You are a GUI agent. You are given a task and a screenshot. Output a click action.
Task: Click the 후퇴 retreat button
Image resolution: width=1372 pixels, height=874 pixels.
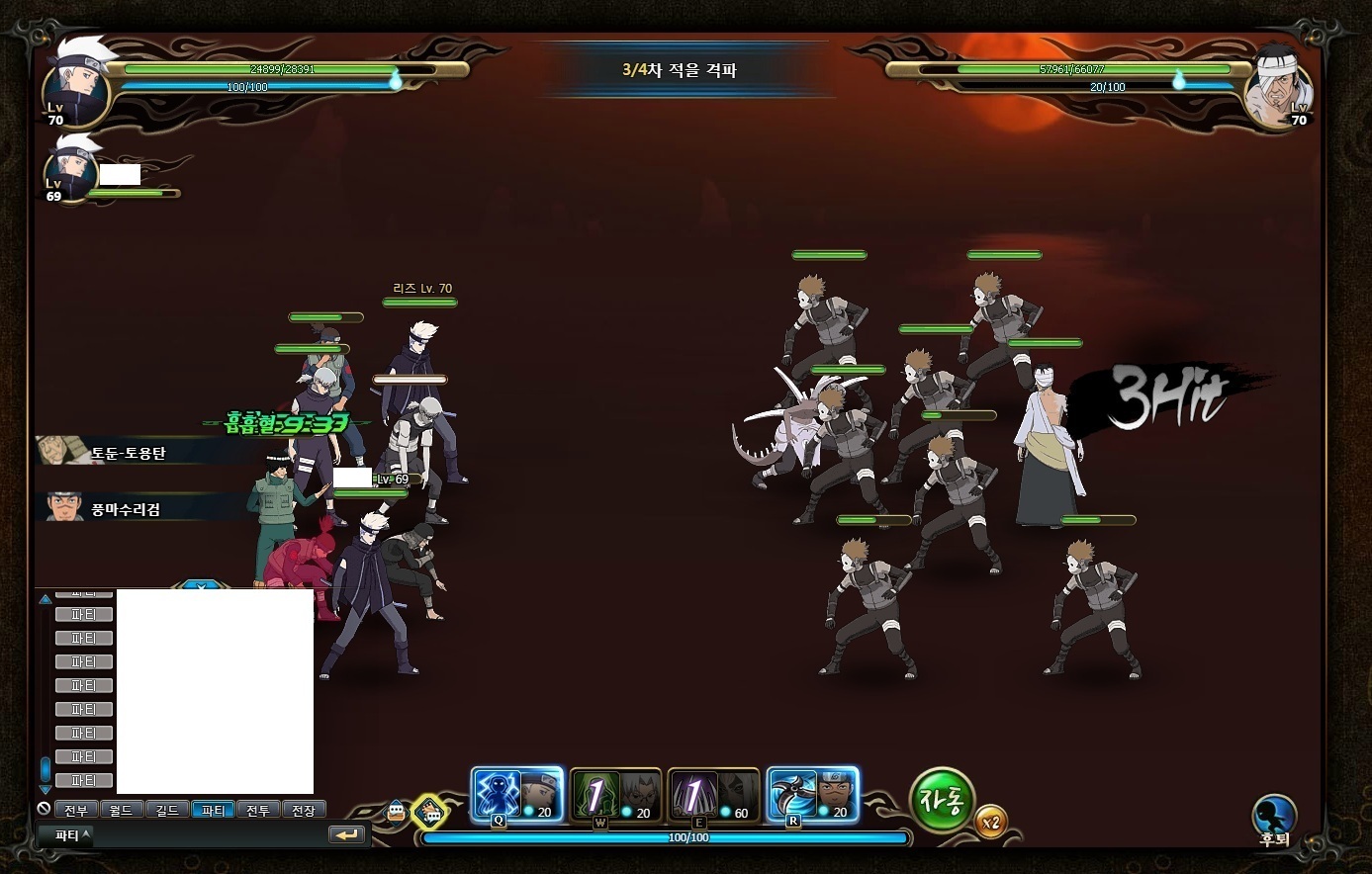[x=1274, y=817]
